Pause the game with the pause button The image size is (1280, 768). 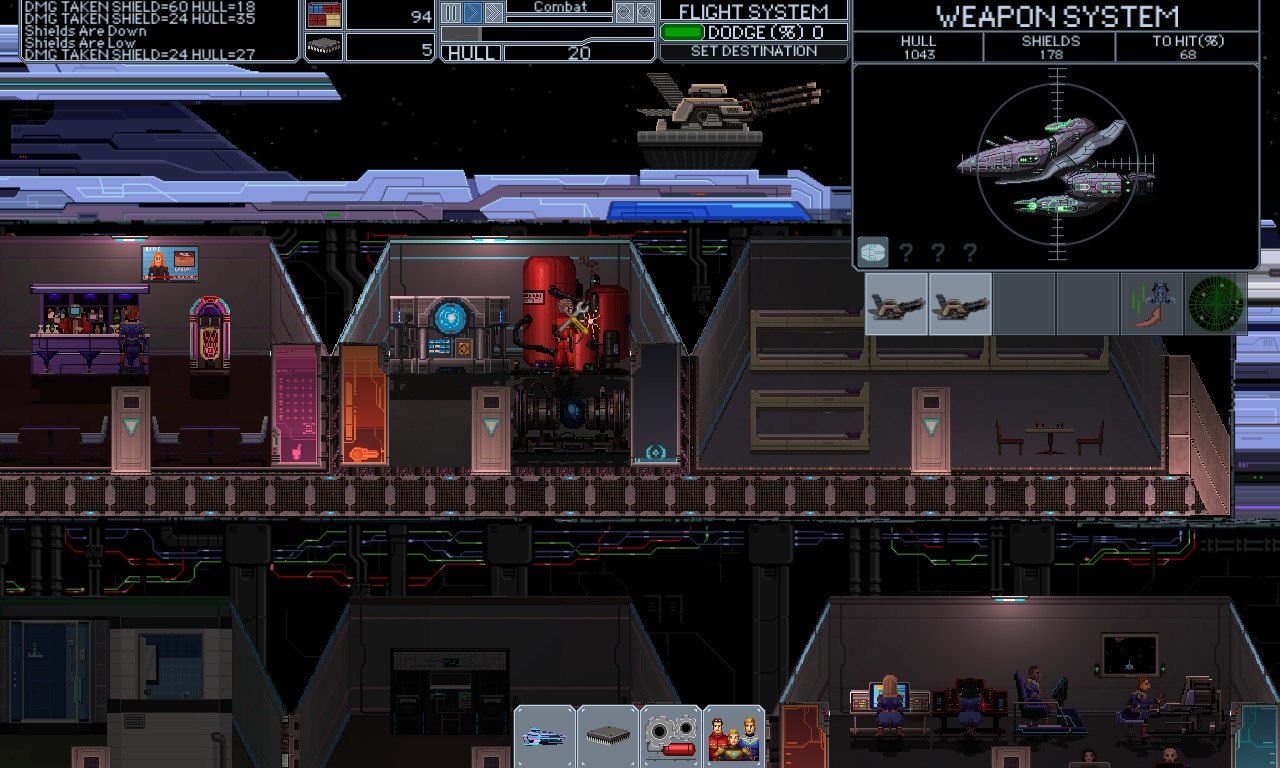451,13
